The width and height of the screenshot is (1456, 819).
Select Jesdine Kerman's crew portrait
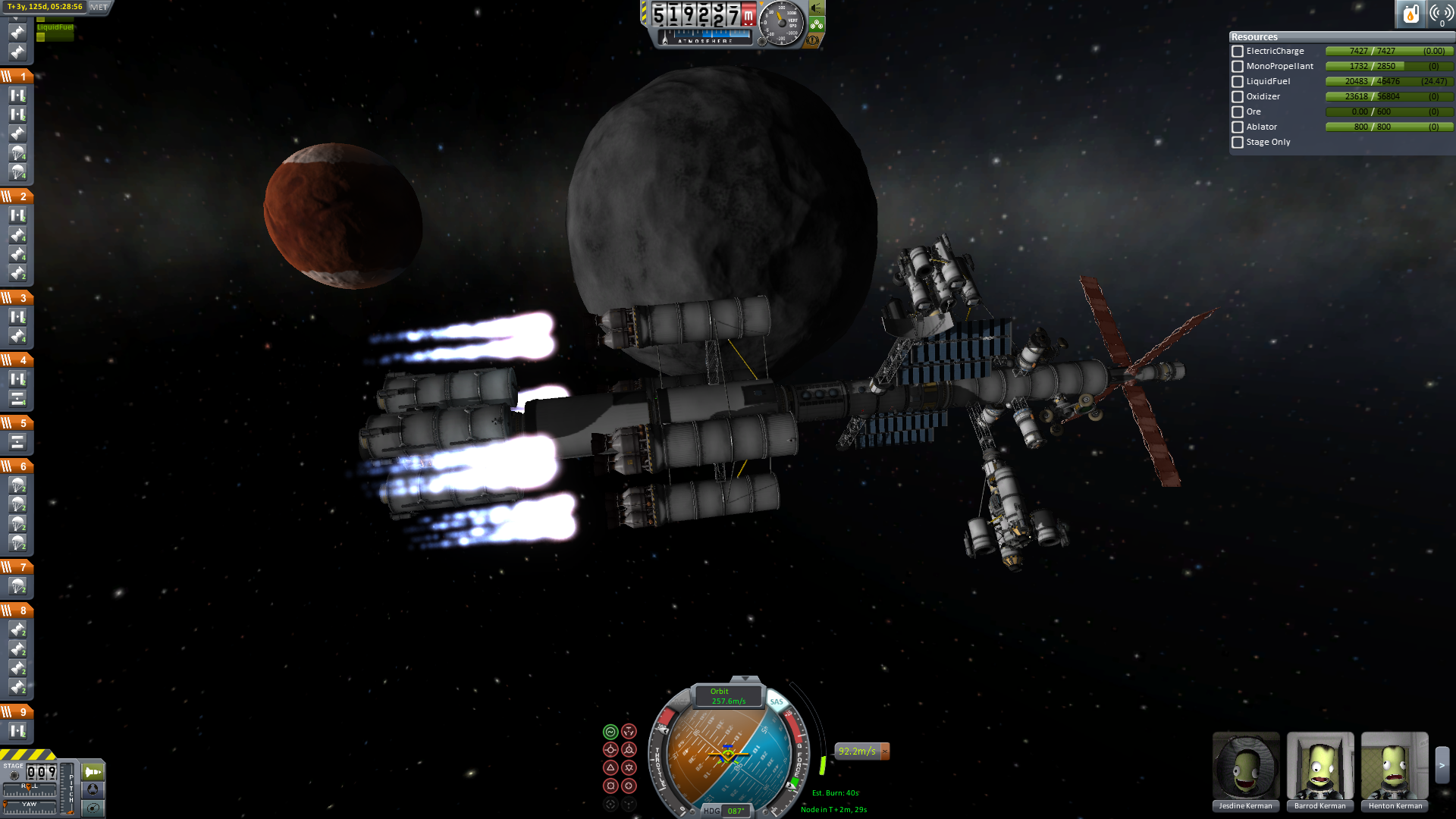pyautogui.click(x=1245, y=766)
